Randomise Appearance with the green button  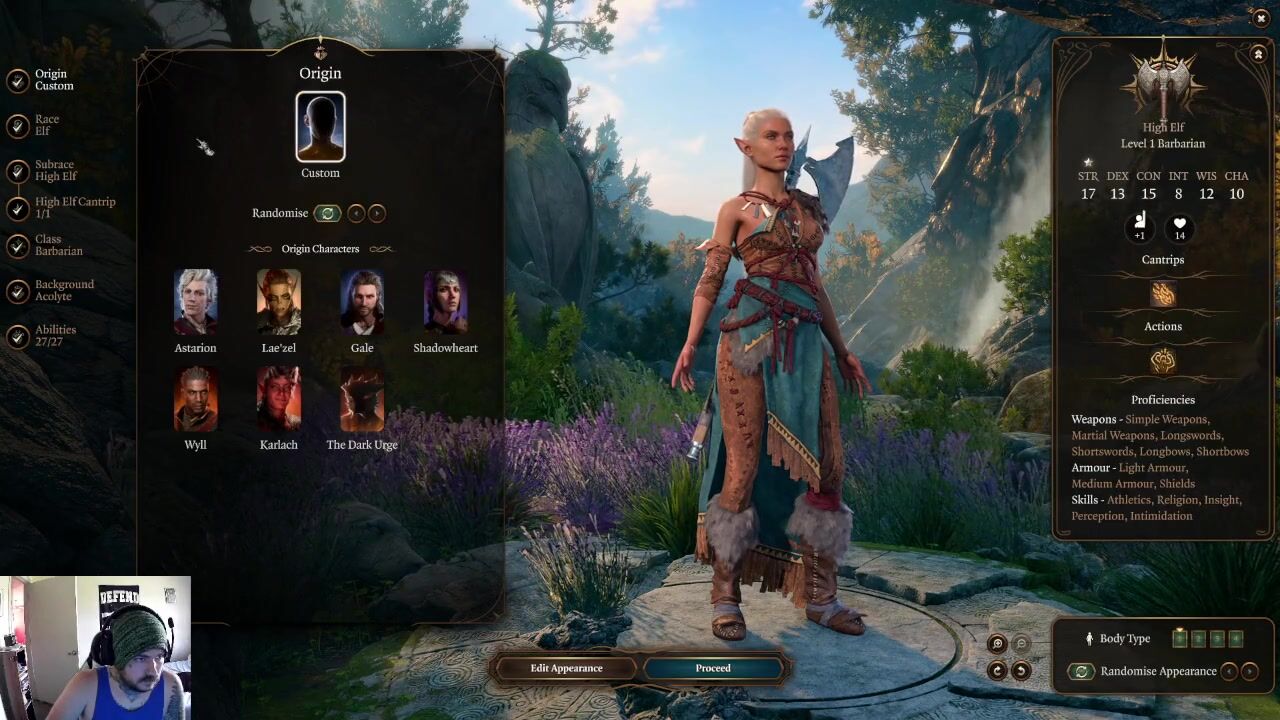(x=1080, y=671)
